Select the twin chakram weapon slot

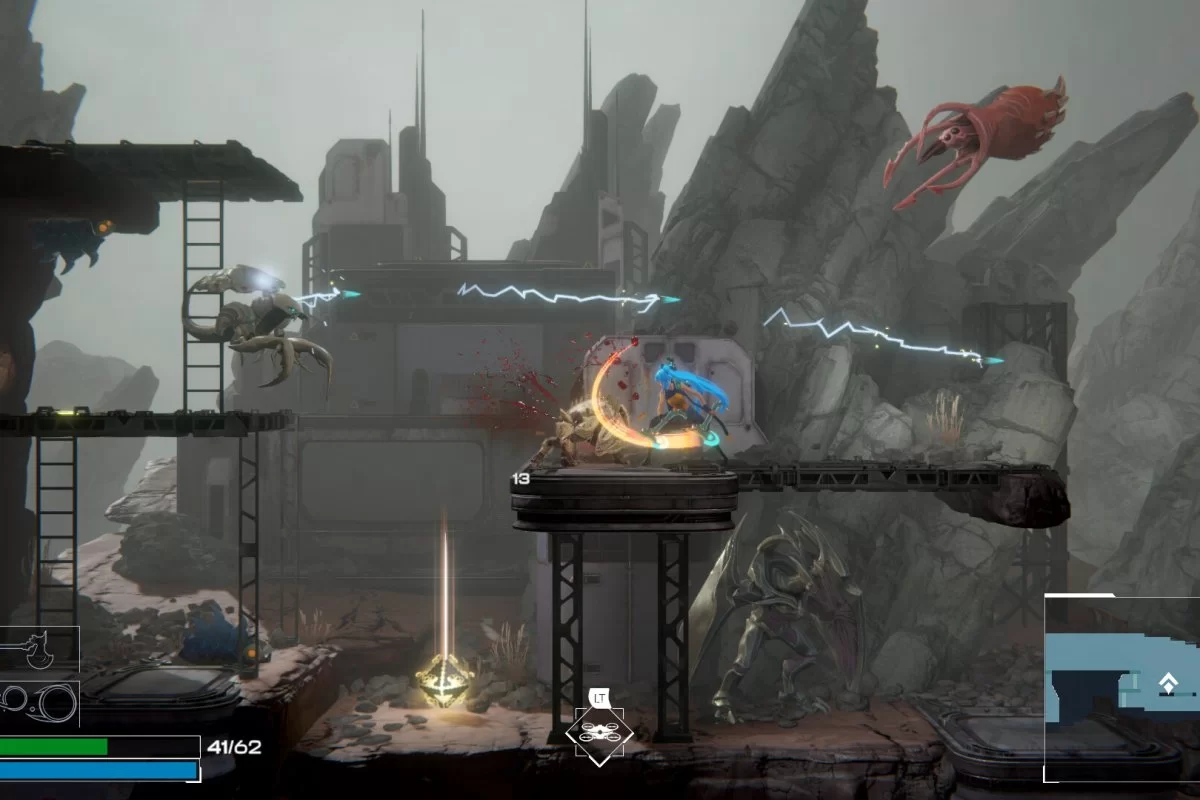40,702
